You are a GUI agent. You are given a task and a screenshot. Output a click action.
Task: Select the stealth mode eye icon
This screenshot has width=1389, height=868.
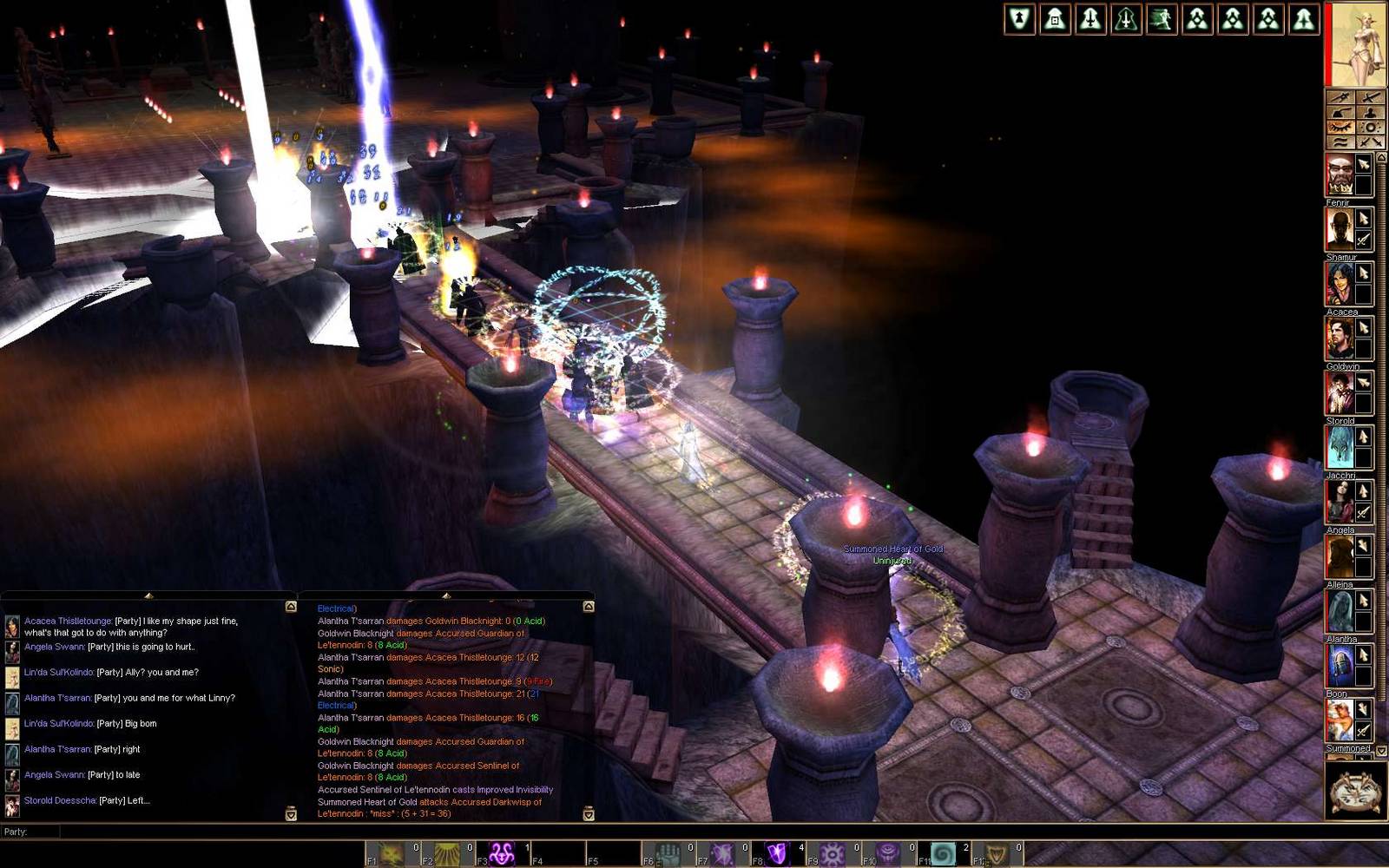point(1341,127)
